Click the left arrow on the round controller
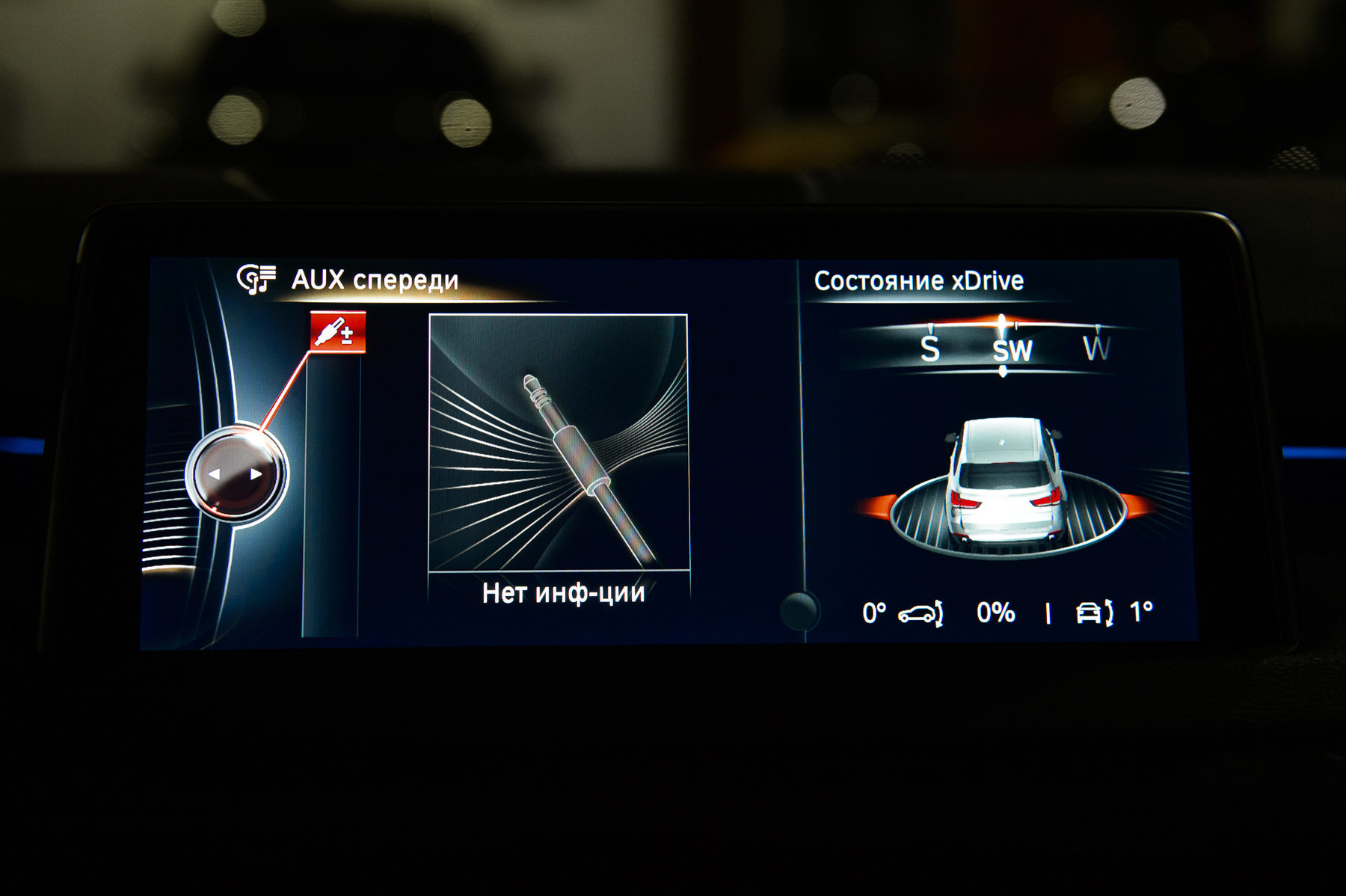This screenshot has width=1346, height=896. pyautogui.click(x=215, y=474)
